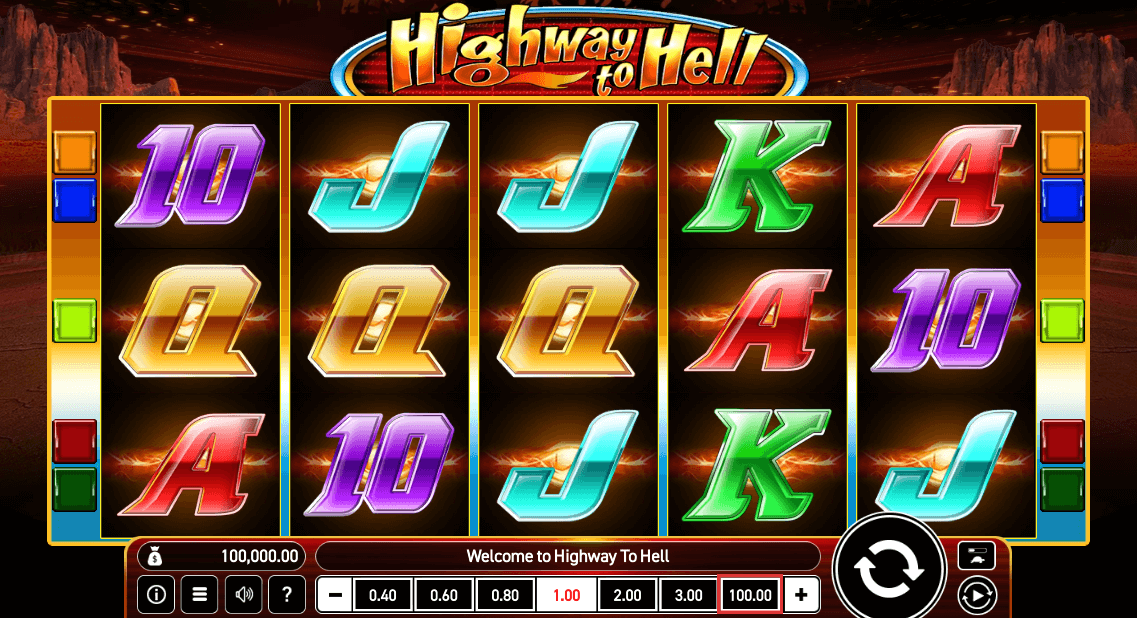Image resolution: width=1137 pixels, height=618 pixels.
Task: Open the hamburger menu button
Action: pos(199,595)
